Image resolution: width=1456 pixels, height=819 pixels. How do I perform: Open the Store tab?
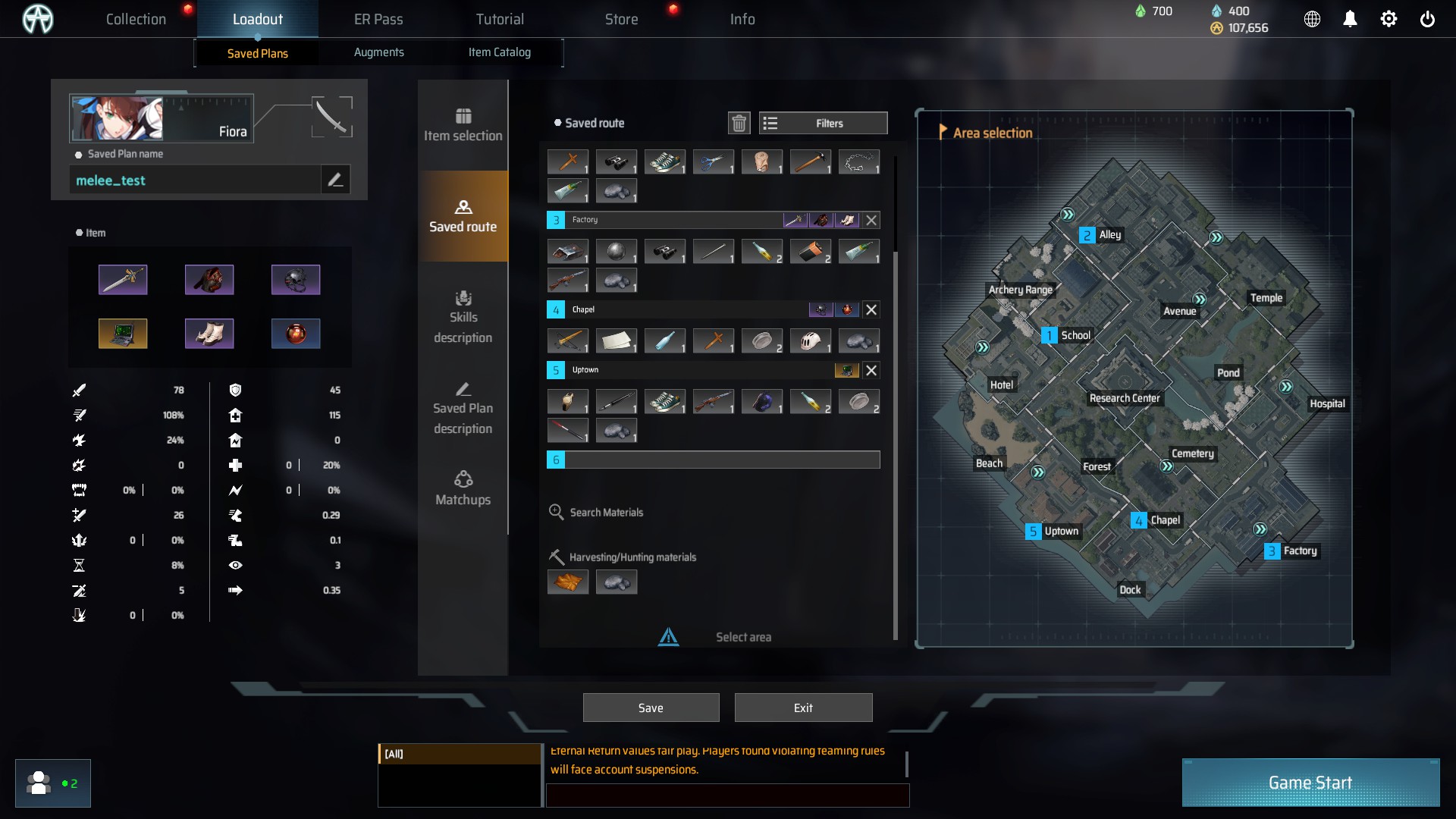[621, 19]
